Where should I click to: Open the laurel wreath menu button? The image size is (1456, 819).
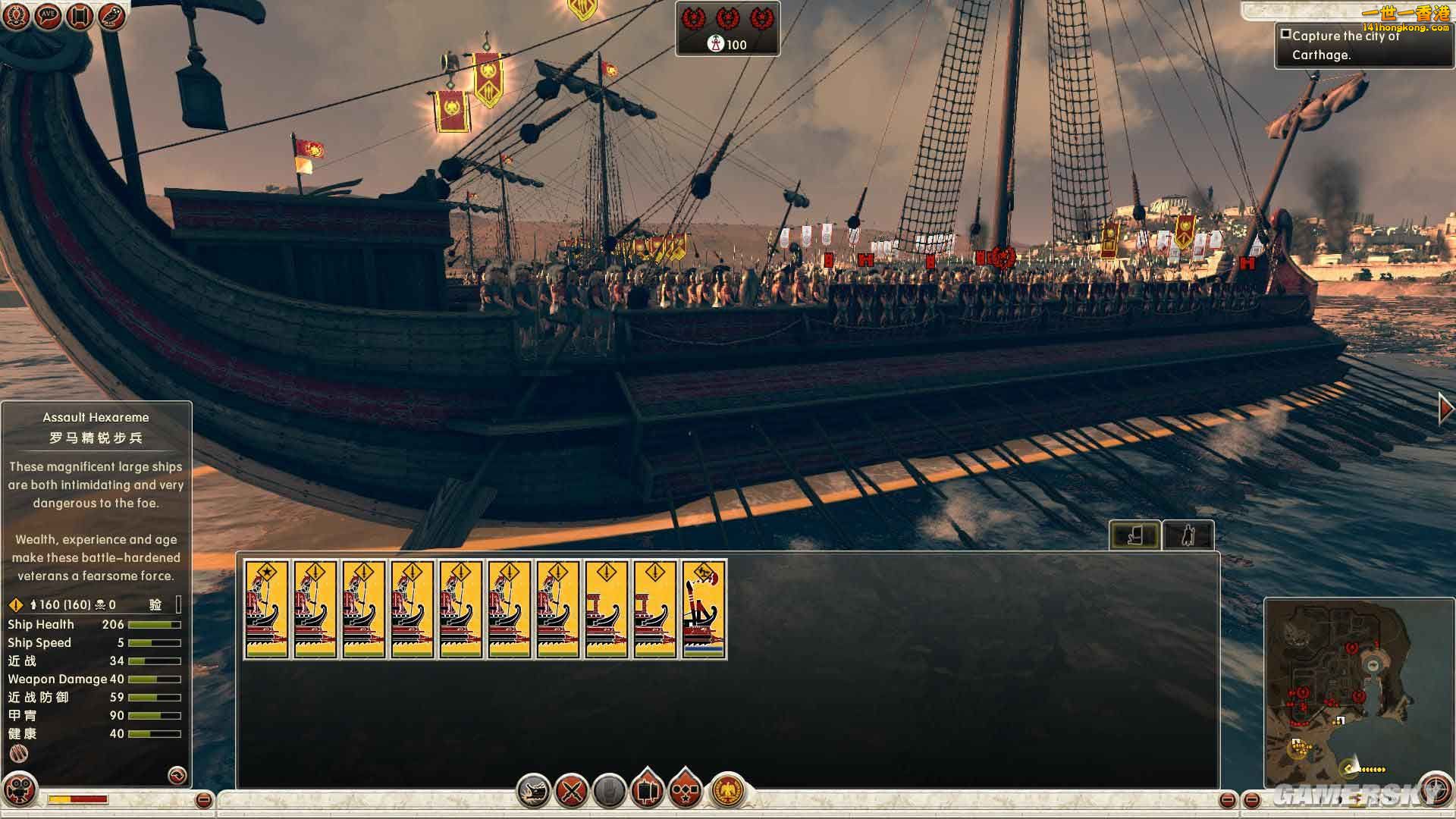pos(16,16)
